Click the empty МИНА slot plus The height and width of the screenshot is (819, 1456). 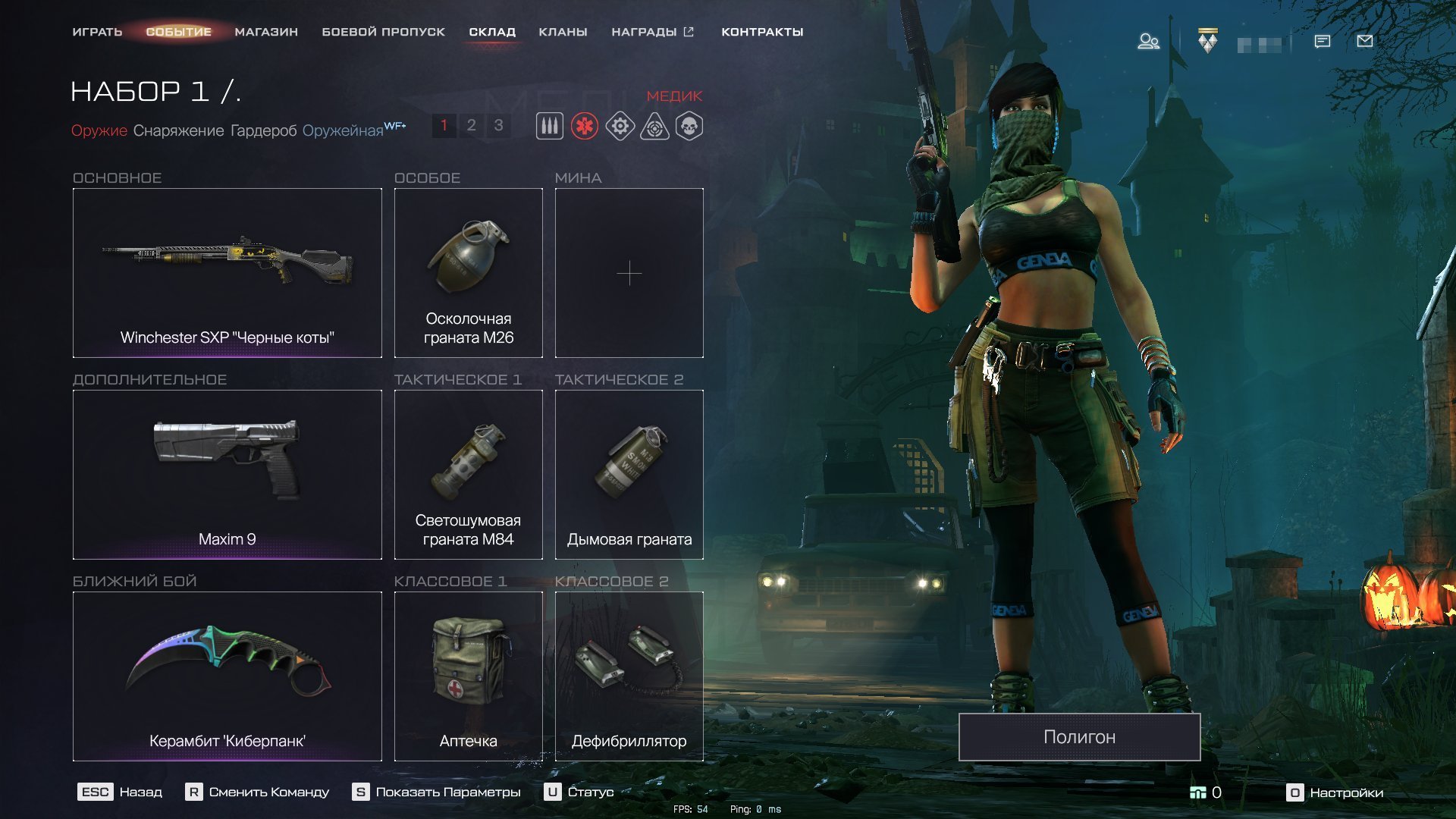coord(629,273)
